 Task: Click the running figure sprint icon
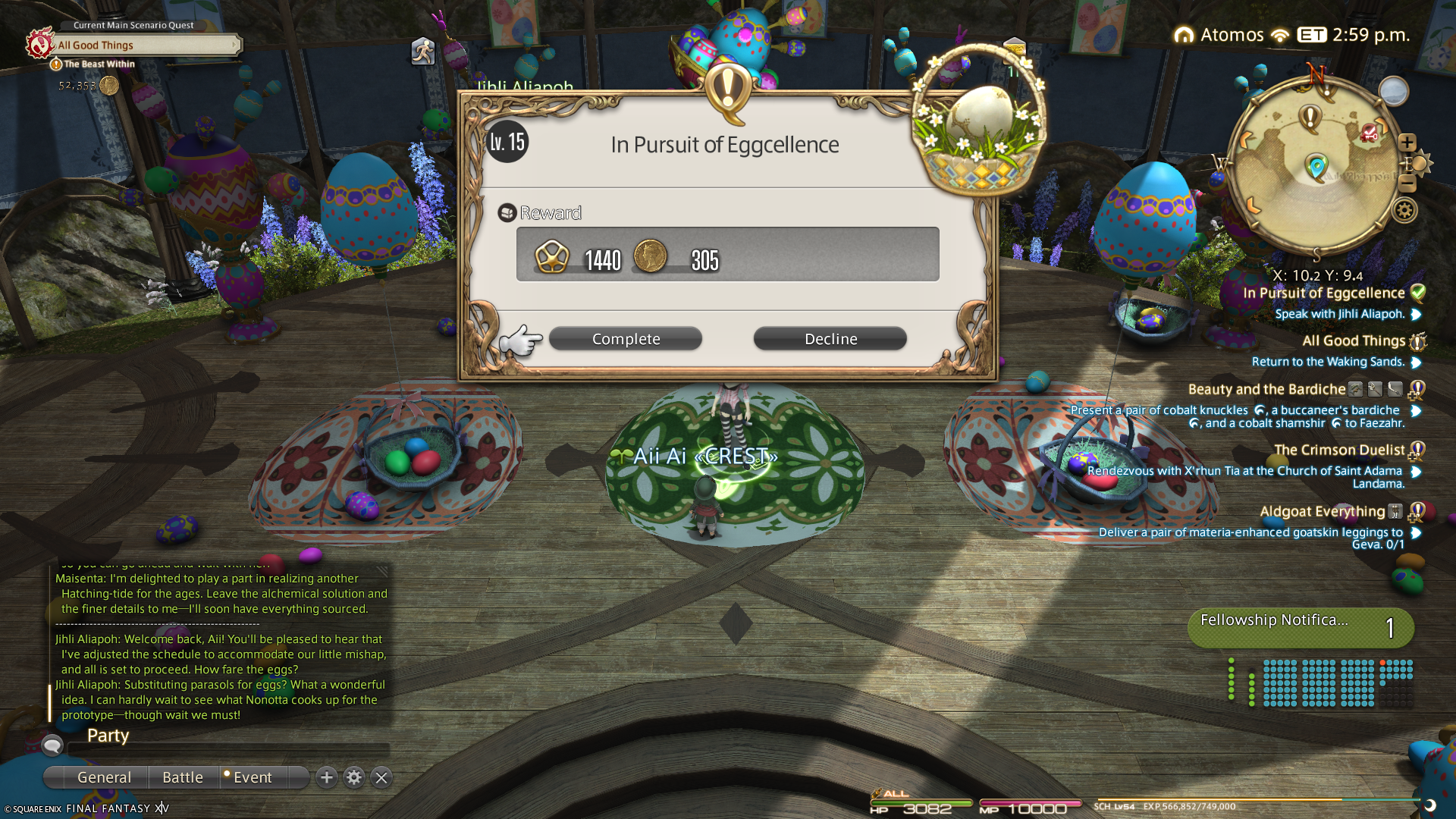point(422,52)
